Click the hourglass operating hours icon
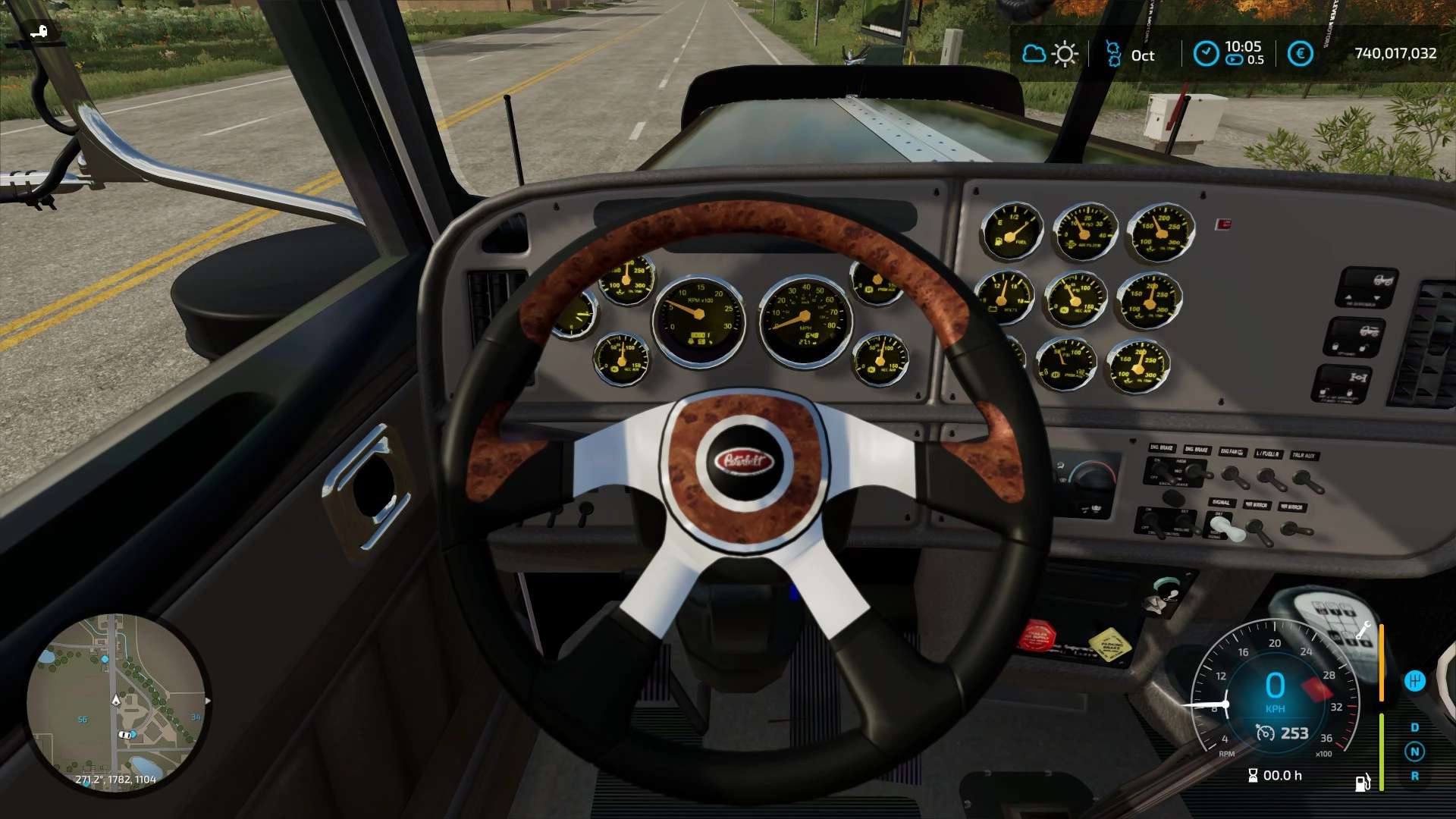 click(1253, 775)
